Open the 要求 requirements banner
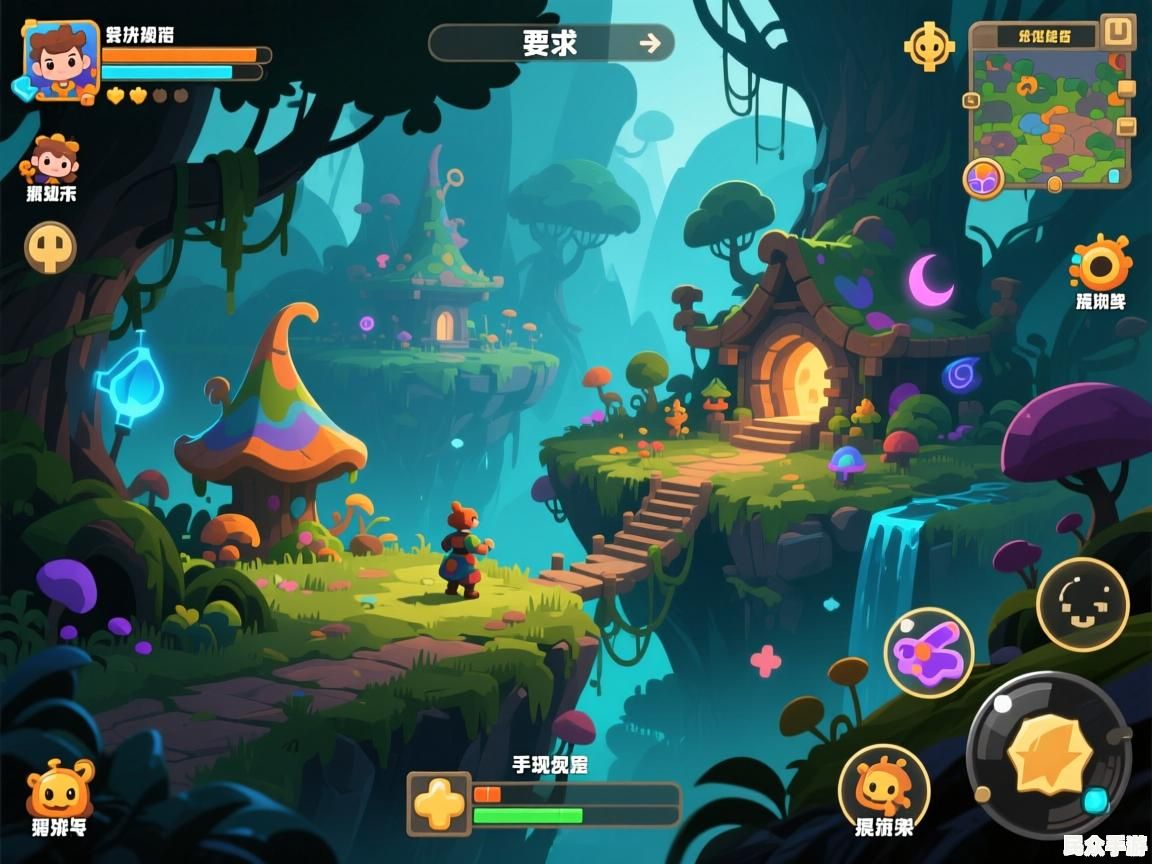The width and height of the screenshot is (1152, 864). [551, 43]
